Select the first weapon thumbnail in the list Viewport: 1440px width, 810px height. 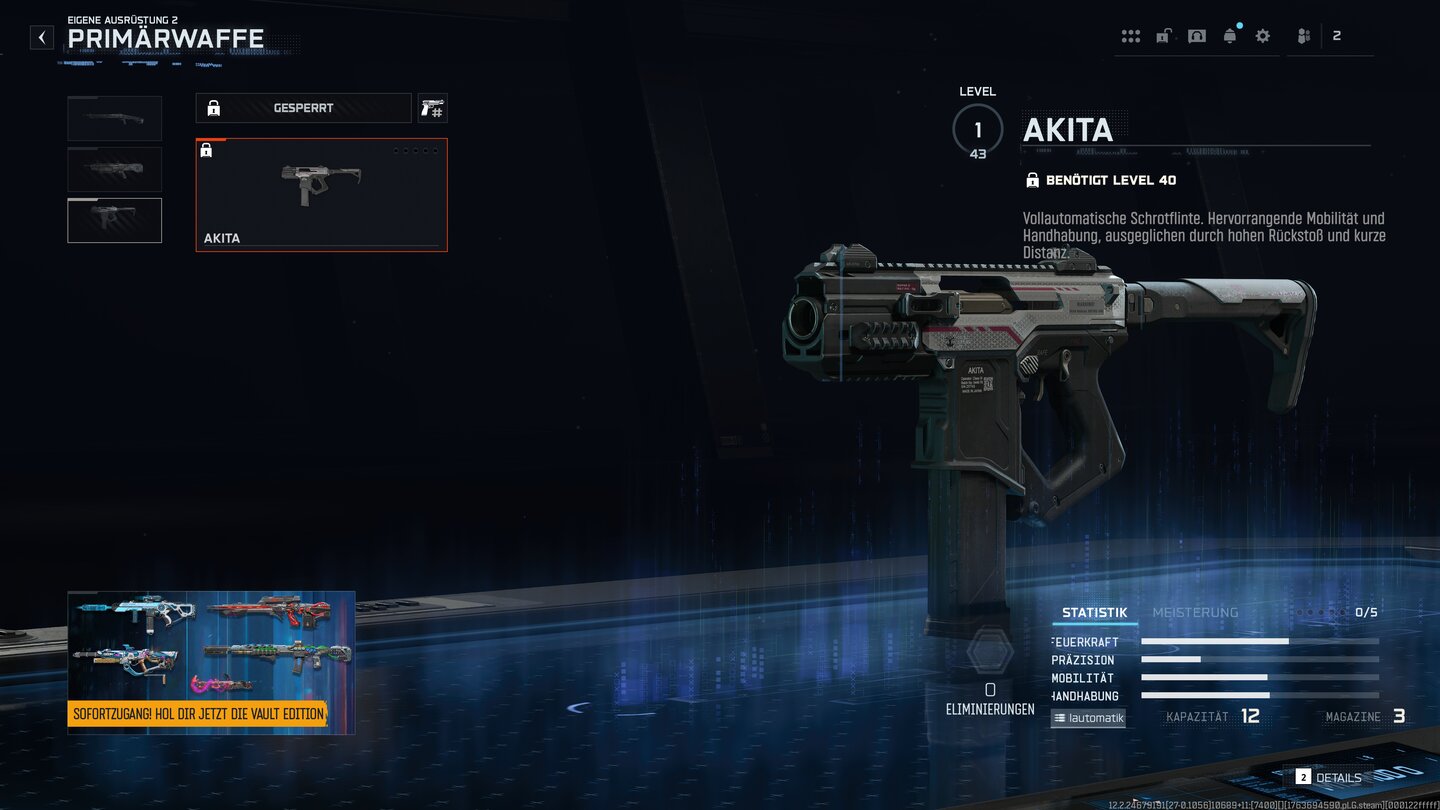114,118
